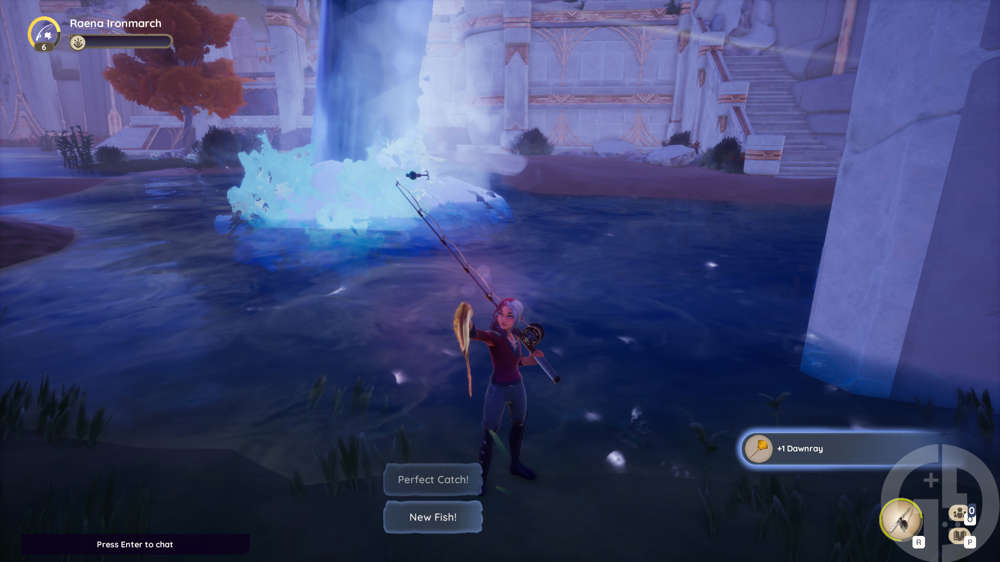Select the equipped fishing rod tool
Screen dimensions: 1000x562
(x=900, y=519)
